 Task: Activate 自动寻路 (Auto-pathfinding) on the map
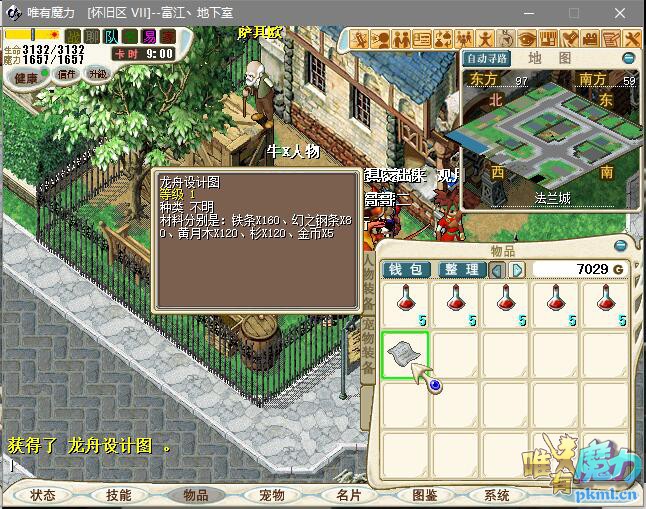[x=487, y=58]
